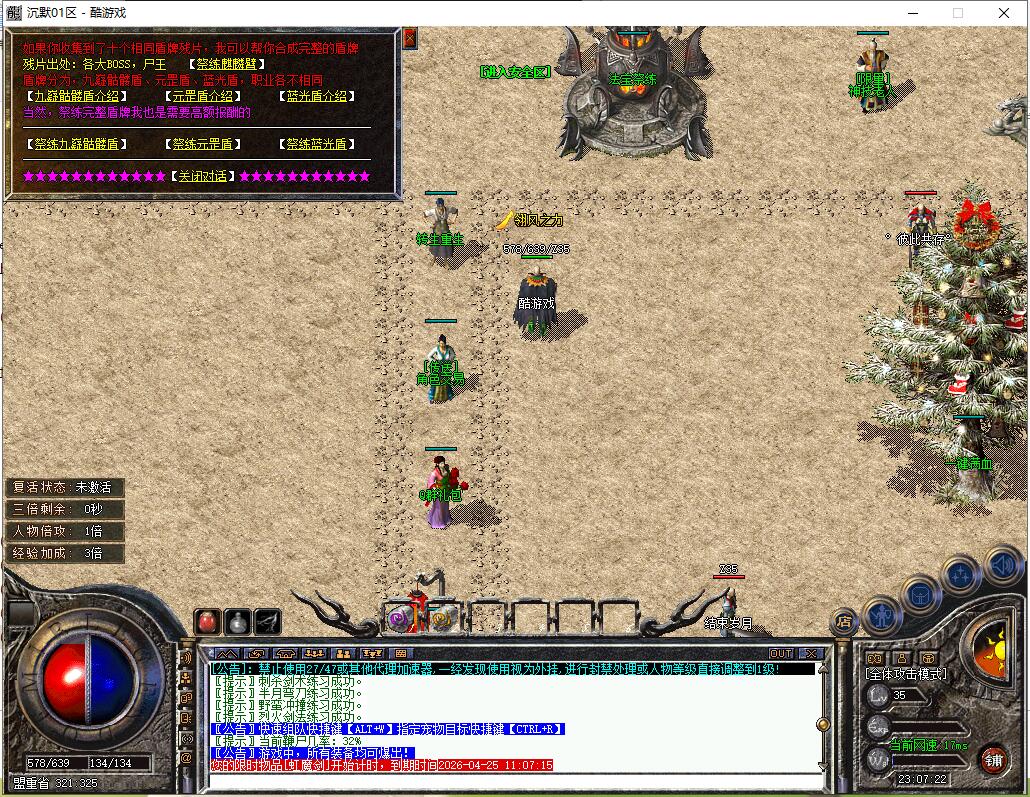The image size is (1030, 797).
Task: Read the 九霸骷髅盾介绍 introduction
Action: click(x=76, y=96)
